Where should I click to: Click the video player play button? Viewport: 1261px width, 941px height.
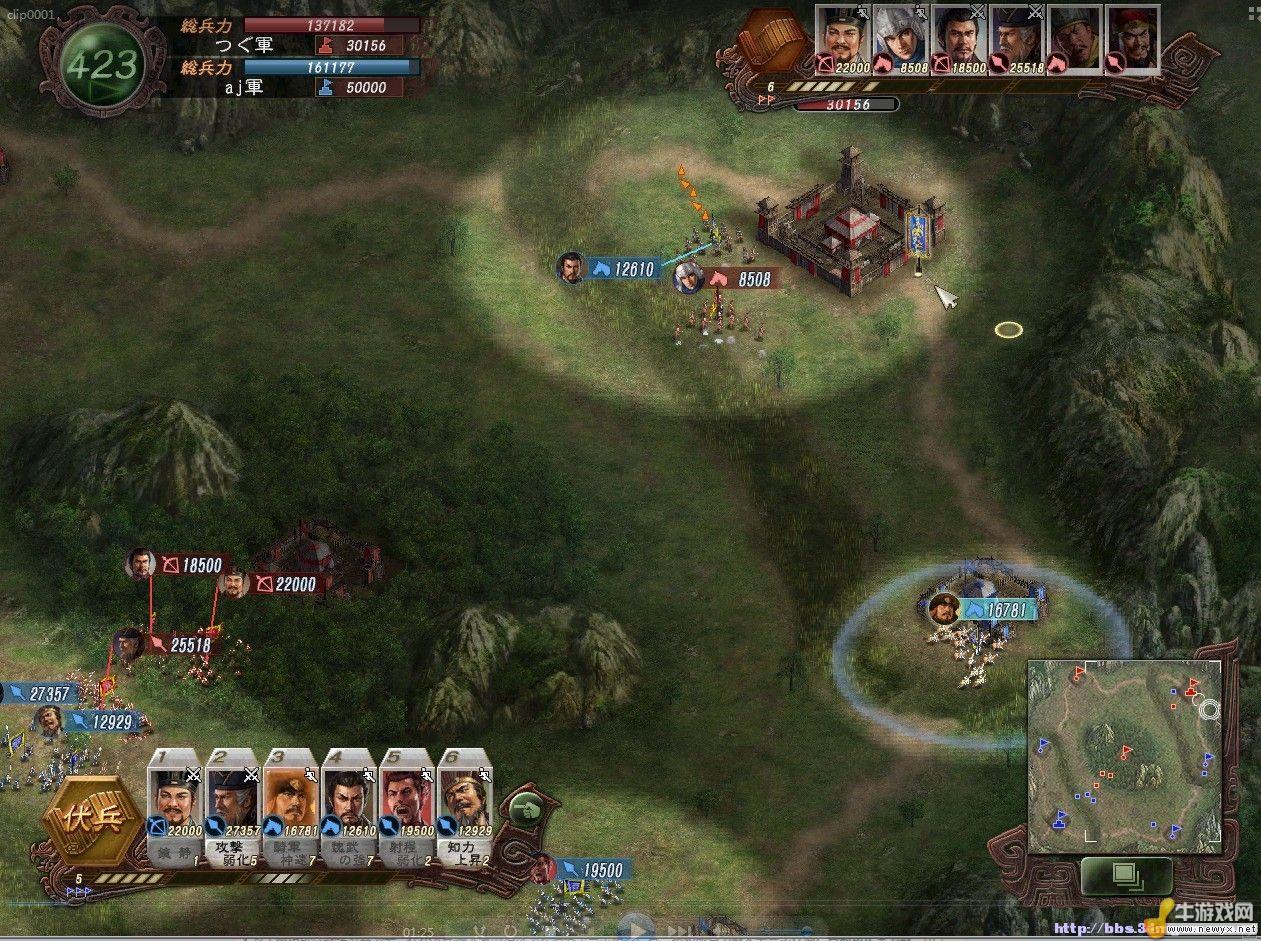click(x=636, y=928)
